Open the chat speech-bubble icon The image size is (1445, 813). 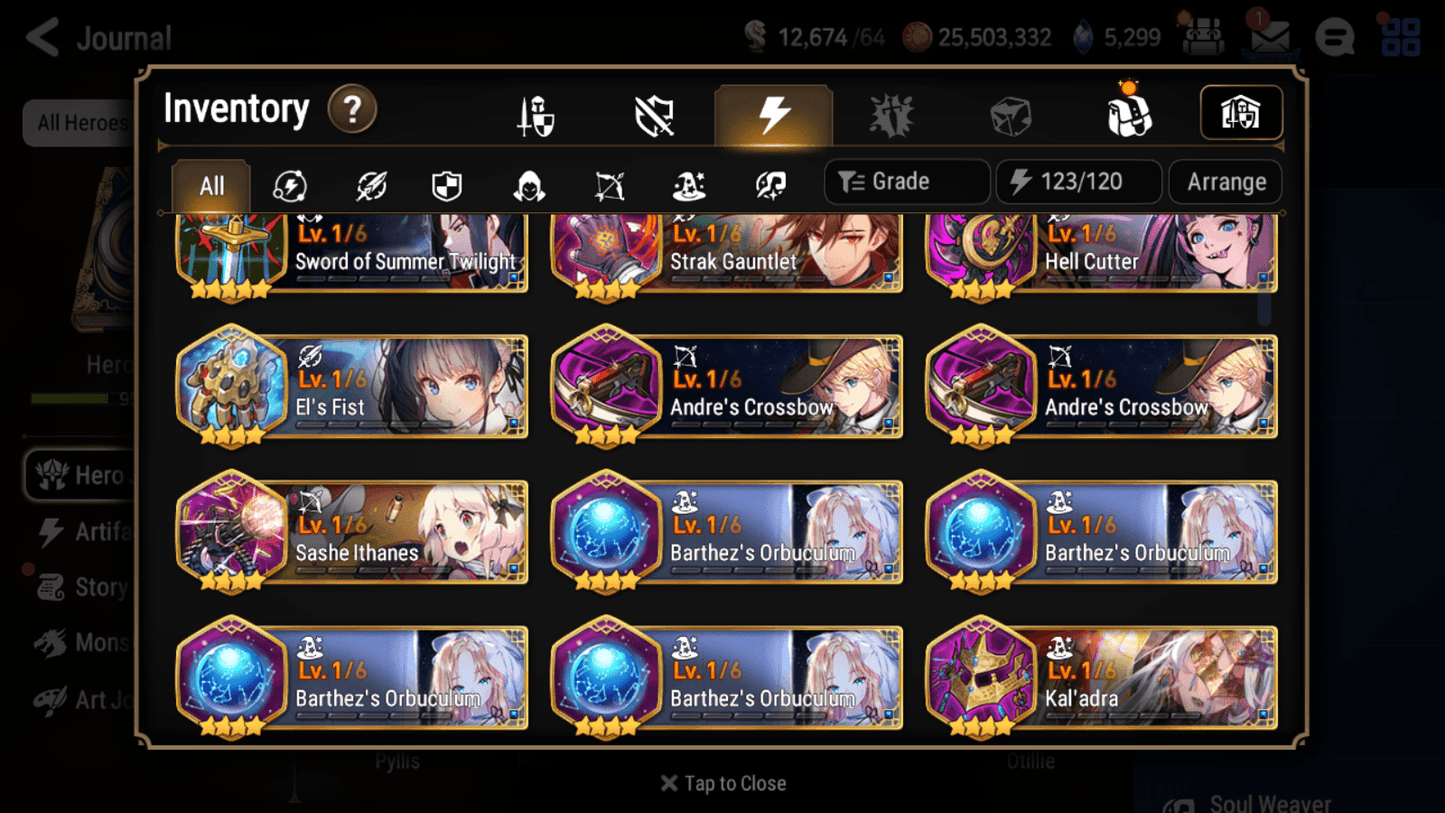(1335, 37)
